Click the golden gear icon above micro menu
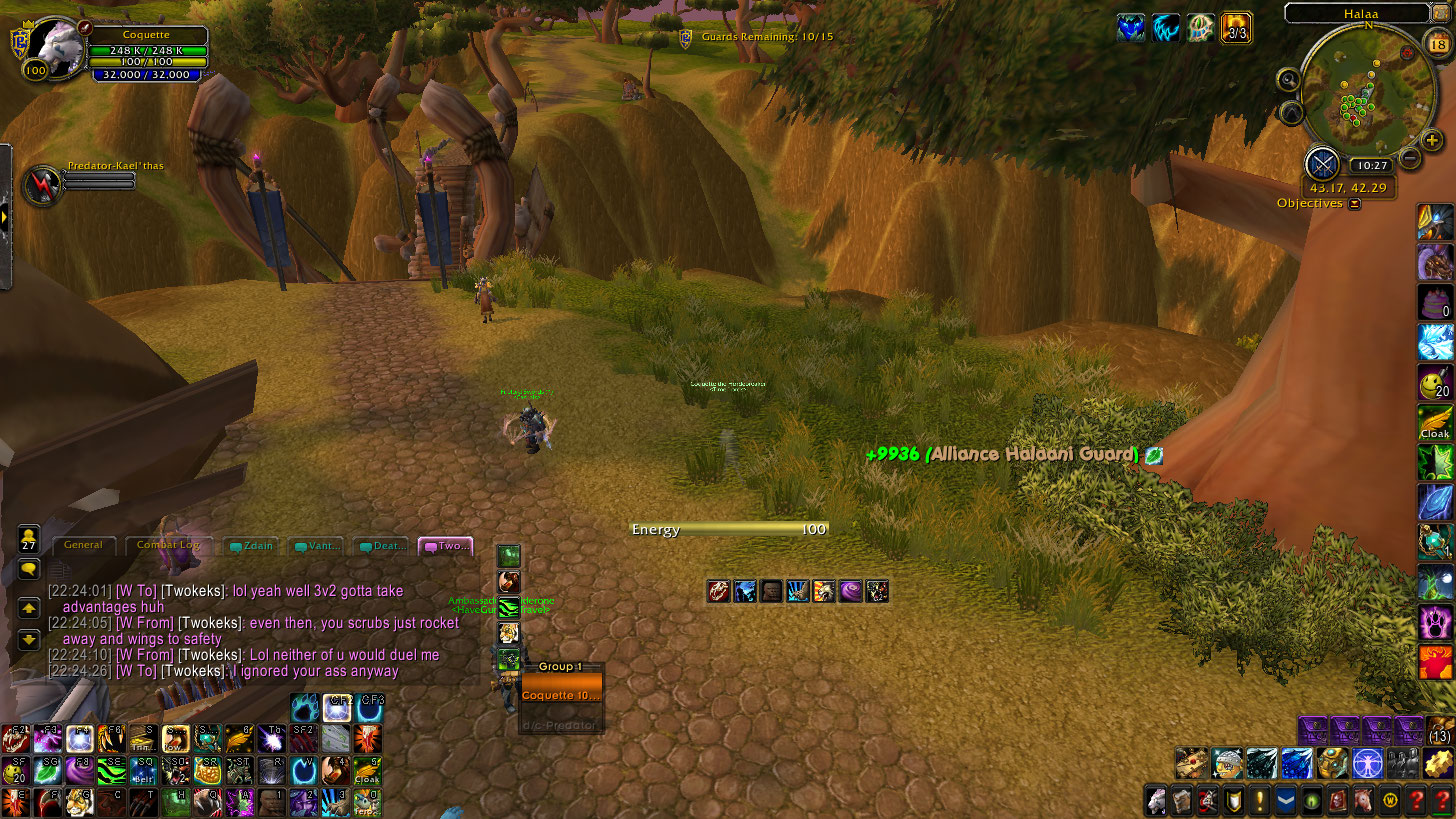The image size is (1456, 819). tap(1440, 764)
